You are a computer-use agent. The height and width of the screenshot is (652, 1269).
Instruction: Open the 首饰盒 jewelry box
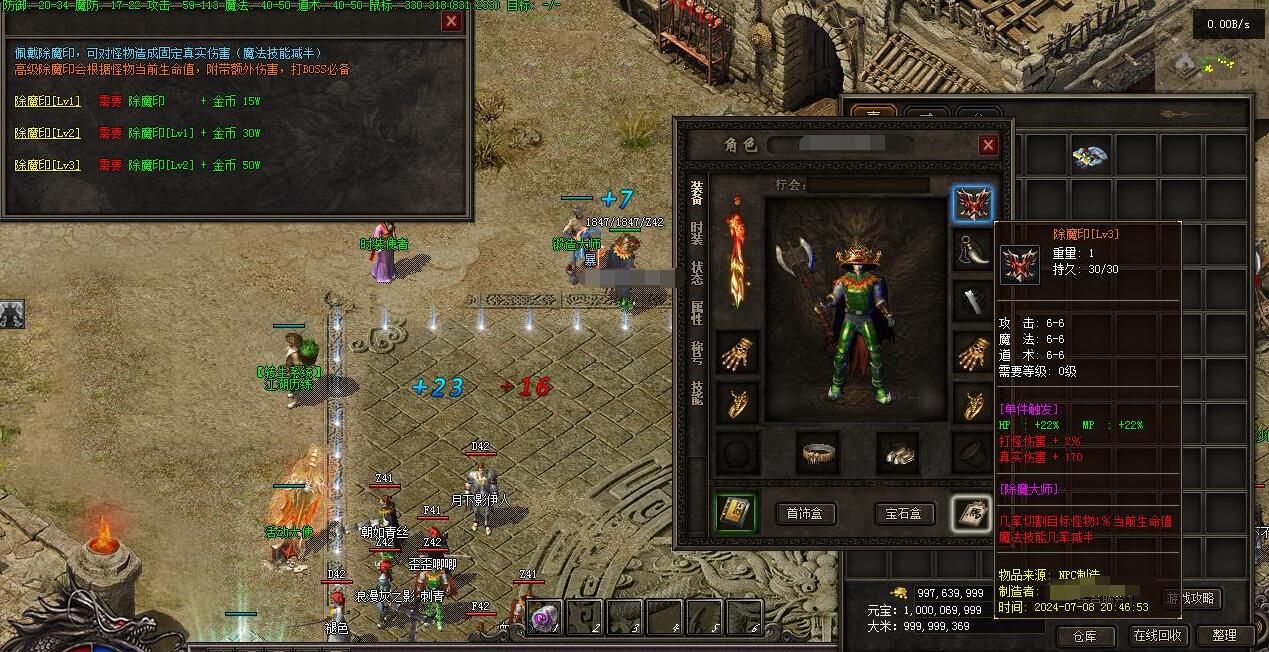coord(805,514)
